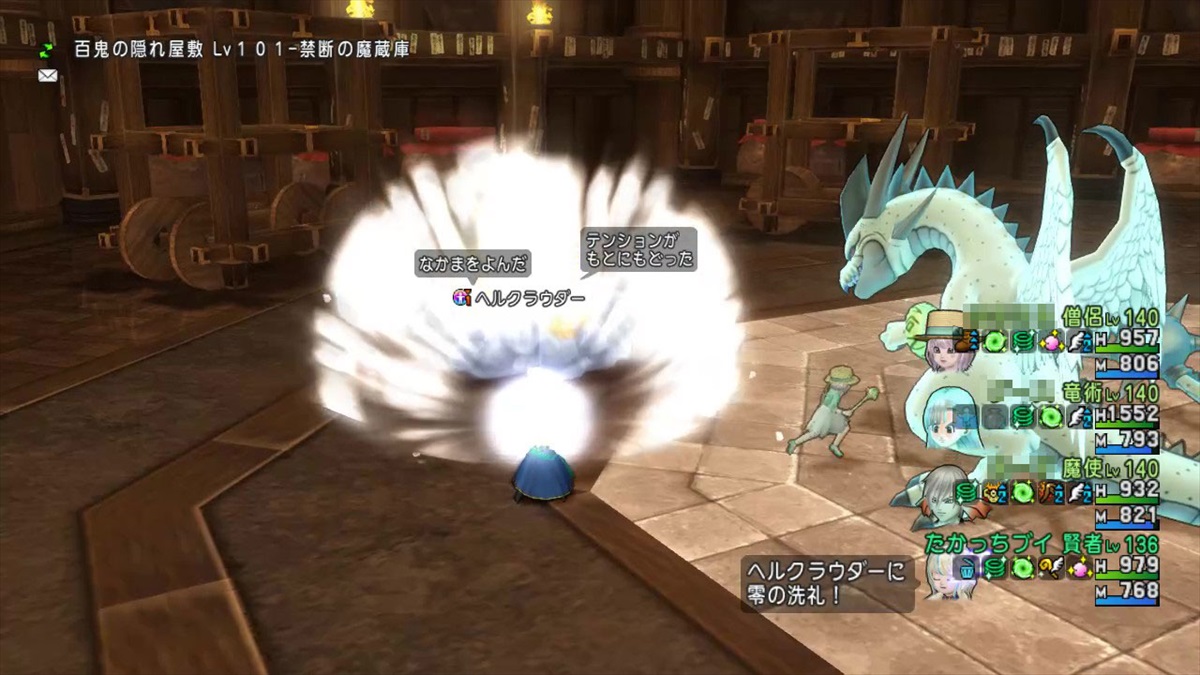Target the ヘルクラウダー enemy nameplate
The width and height of the screenshot is (1200, 675).
520,298
